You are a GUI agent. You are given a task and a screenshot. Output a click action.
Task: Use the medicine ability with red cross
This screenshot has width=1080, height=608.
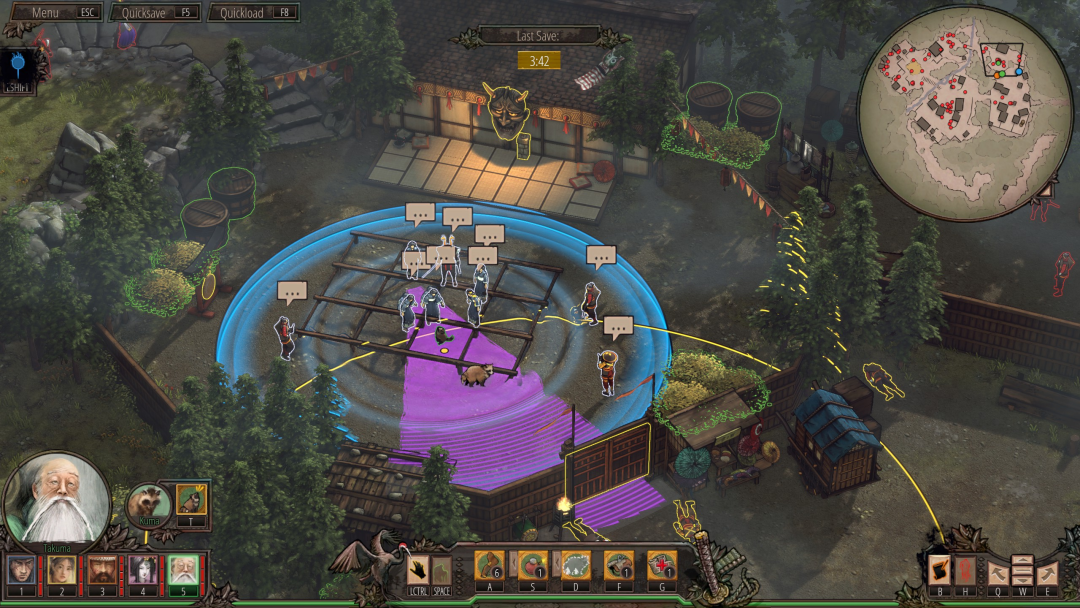(x=661, y=566)
